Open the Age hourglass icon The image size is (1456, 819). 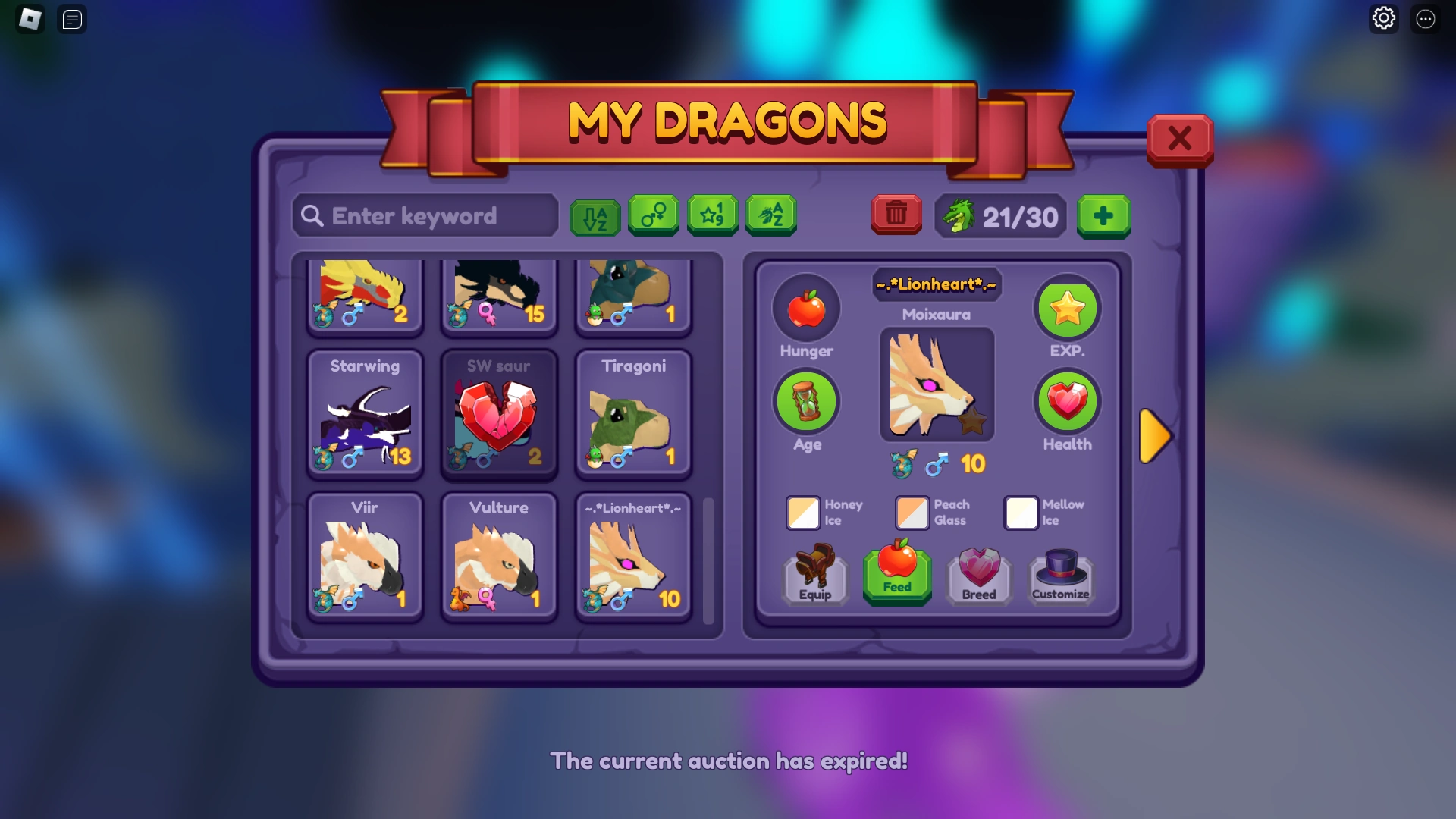point(806,401)
